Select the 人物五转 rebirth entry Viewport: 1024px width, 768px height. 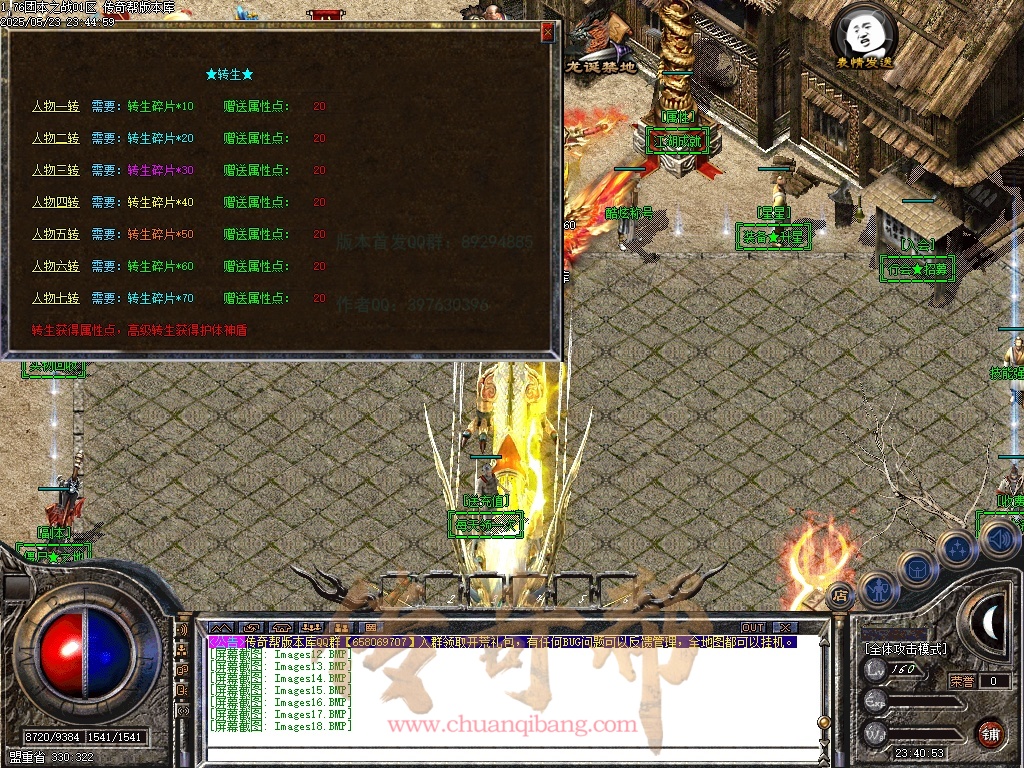coord(55,234)
